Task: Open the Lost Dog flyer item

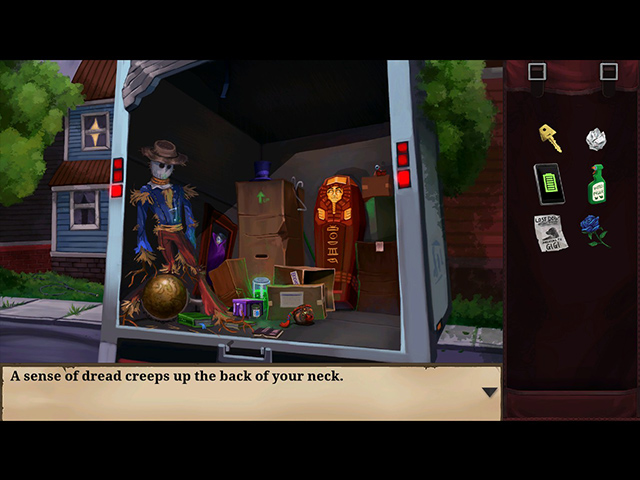Action: [550, 232]
